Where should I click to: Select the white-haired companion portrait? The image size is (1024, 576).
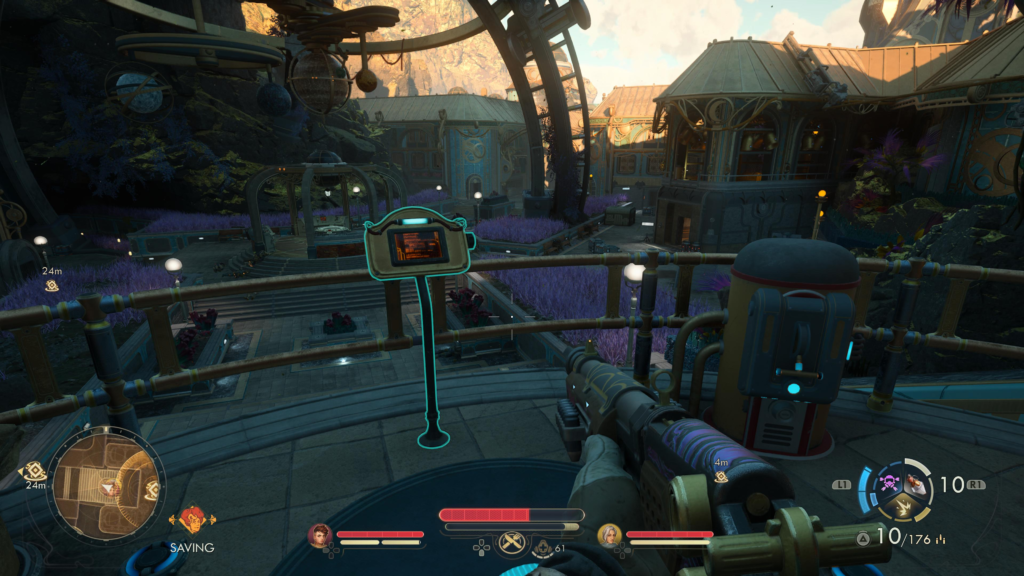[609, 535]
